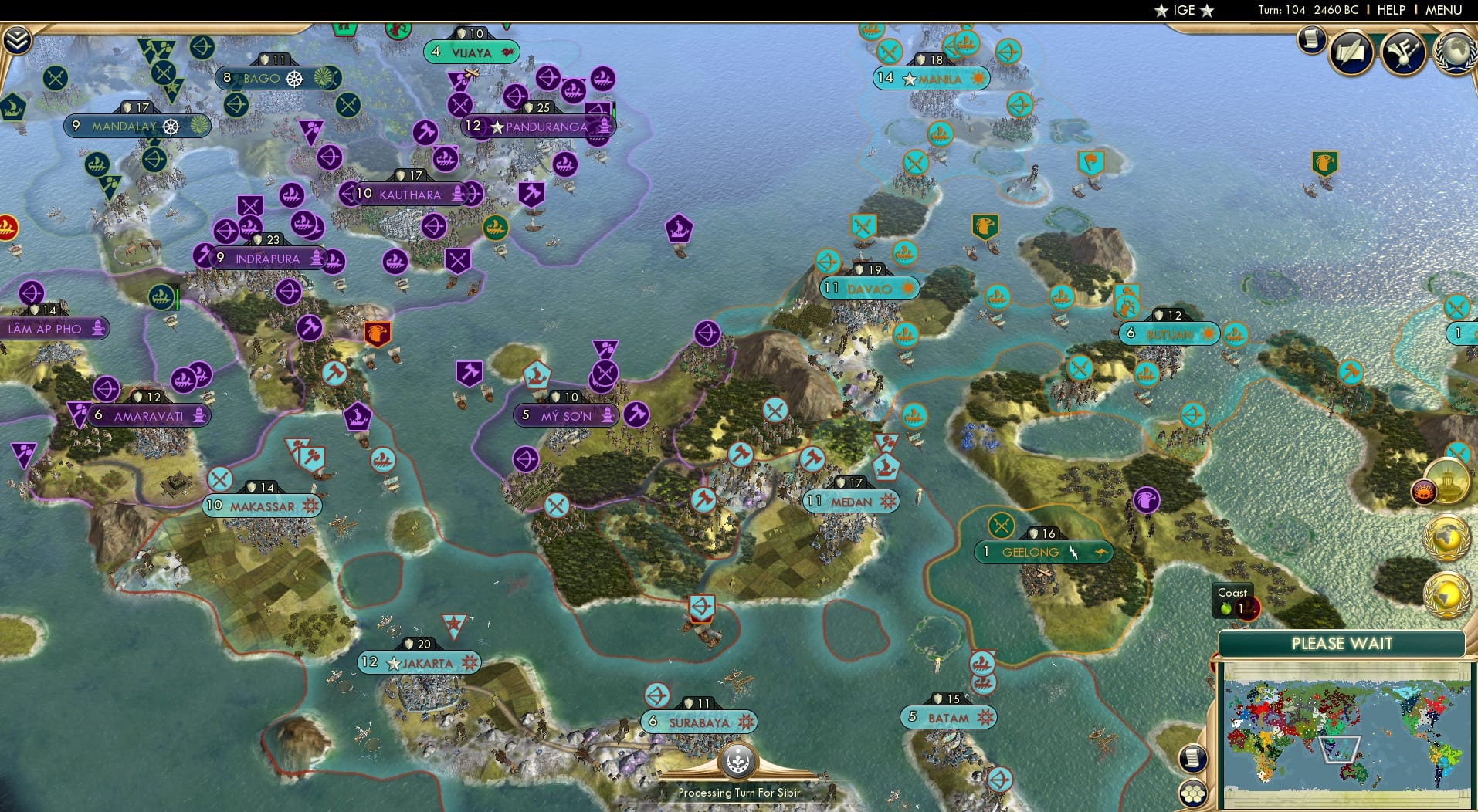
Task: Click the scroll-and-quill overview icon top right
Action: (x=1351, y=52)
